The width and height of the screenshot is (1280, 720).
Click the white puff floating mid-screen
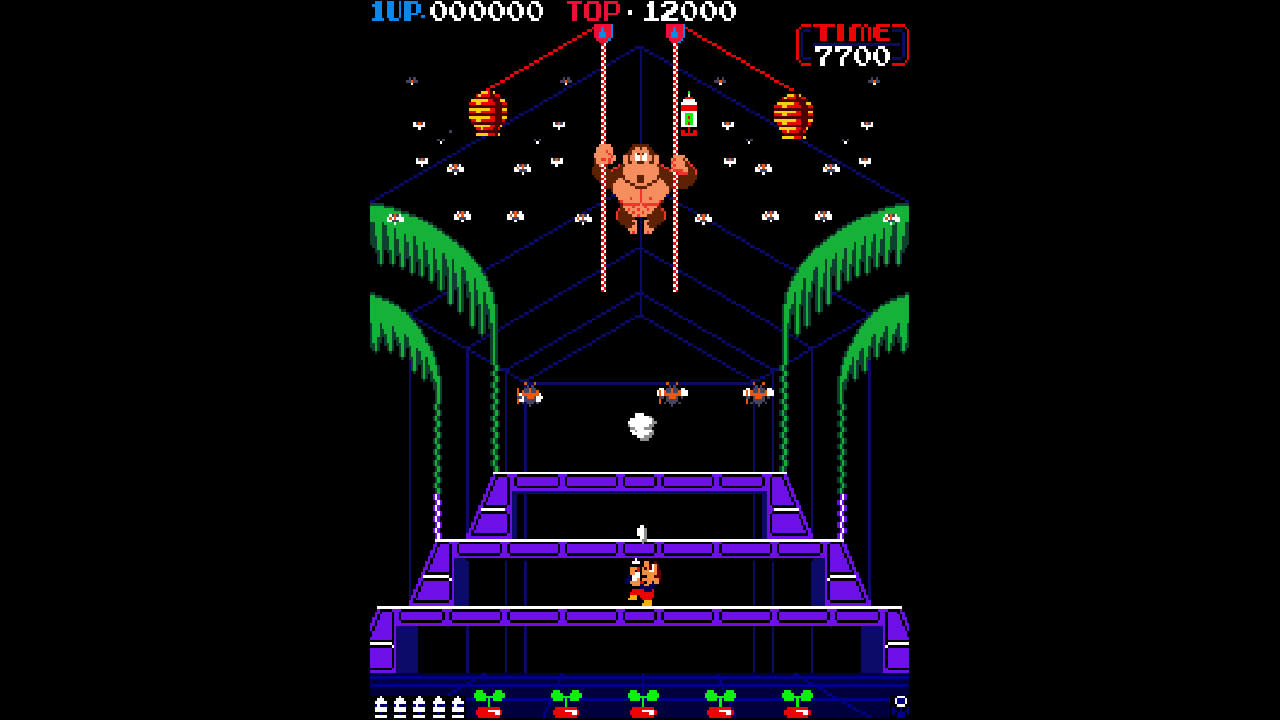tap(641, 428)
